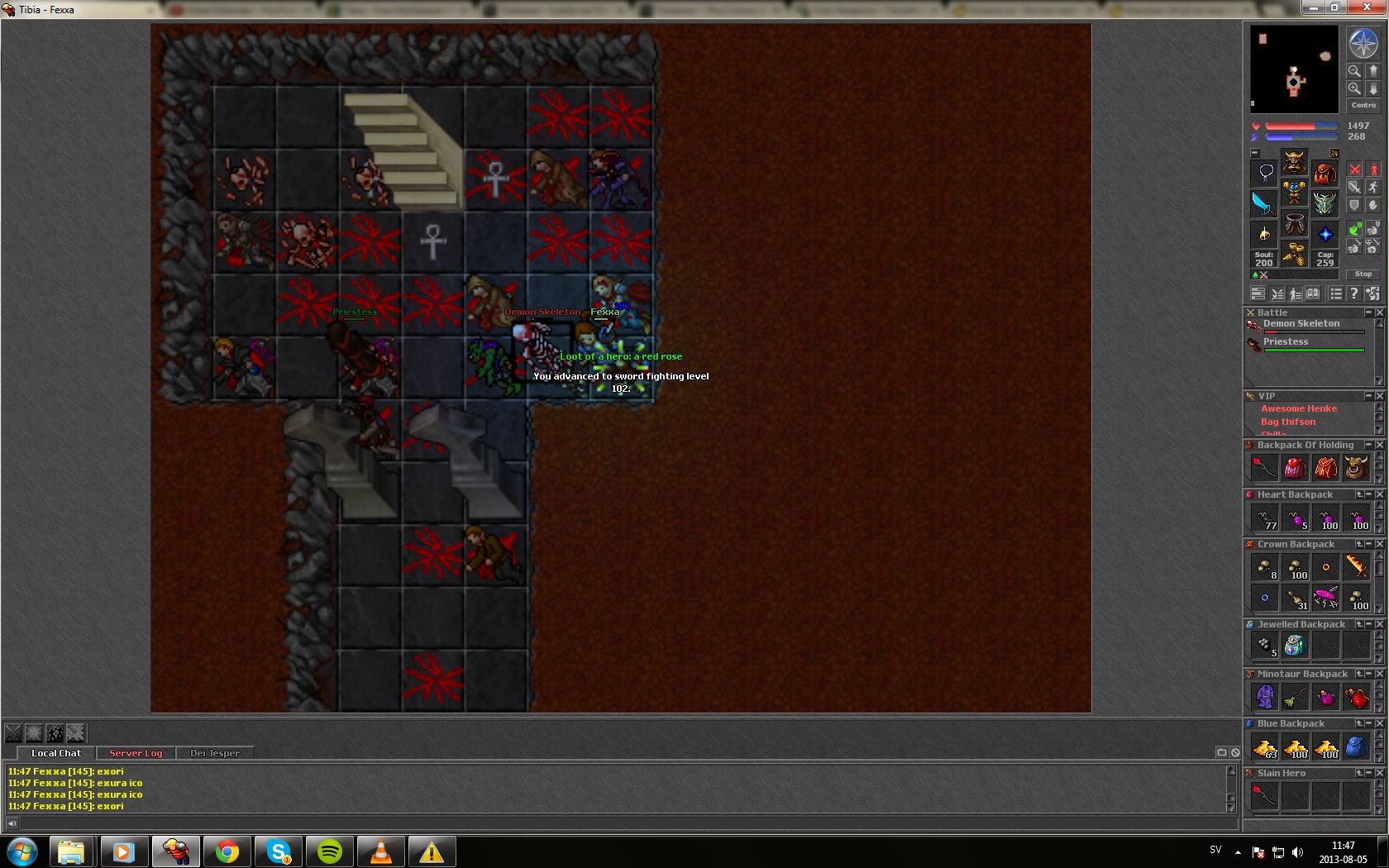Click the chat message input field
This screenshot has width=1389, height=868.
[620, 823]
